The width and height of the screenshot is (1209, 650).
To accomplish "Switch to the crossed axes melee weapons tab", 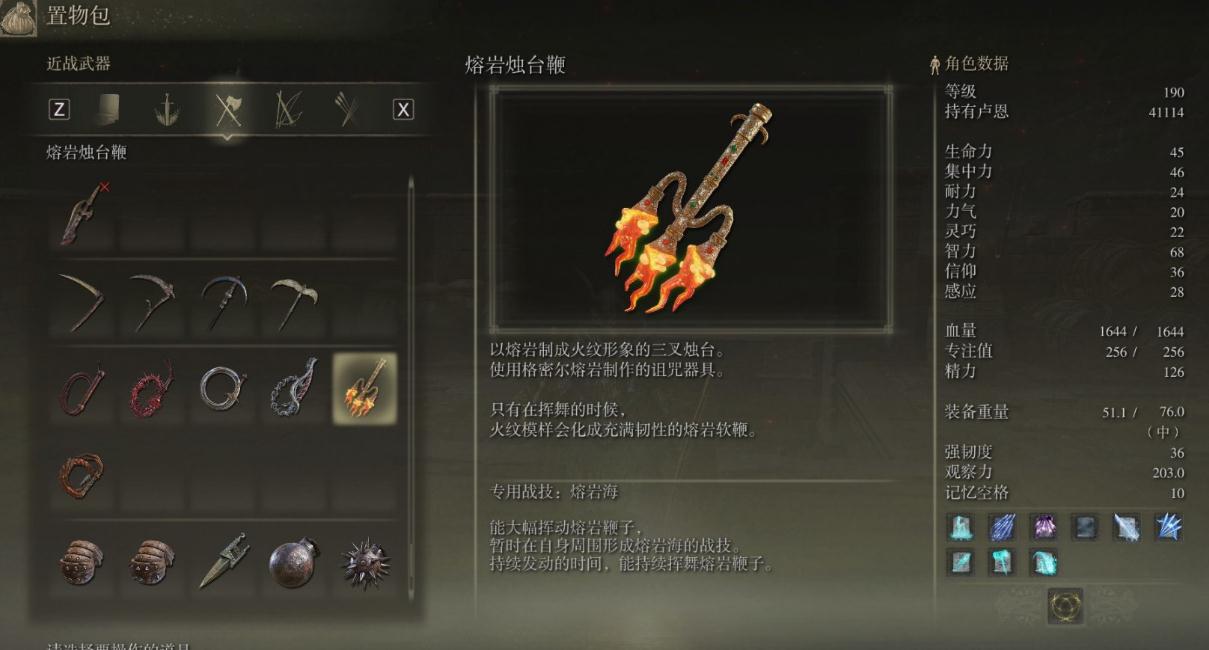I will pos(228,110).
